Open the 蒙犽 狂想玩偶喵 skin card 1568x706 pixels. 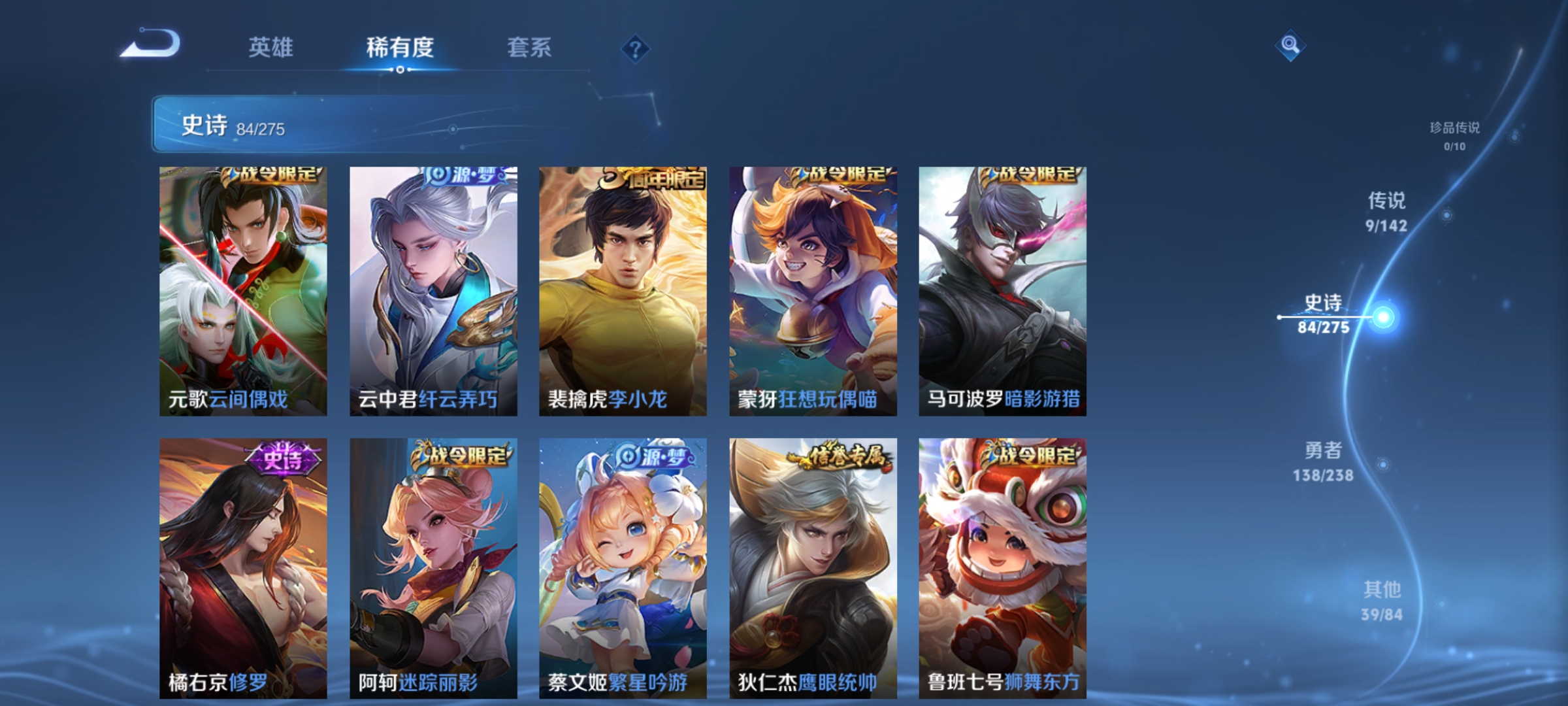coord(813,294)
